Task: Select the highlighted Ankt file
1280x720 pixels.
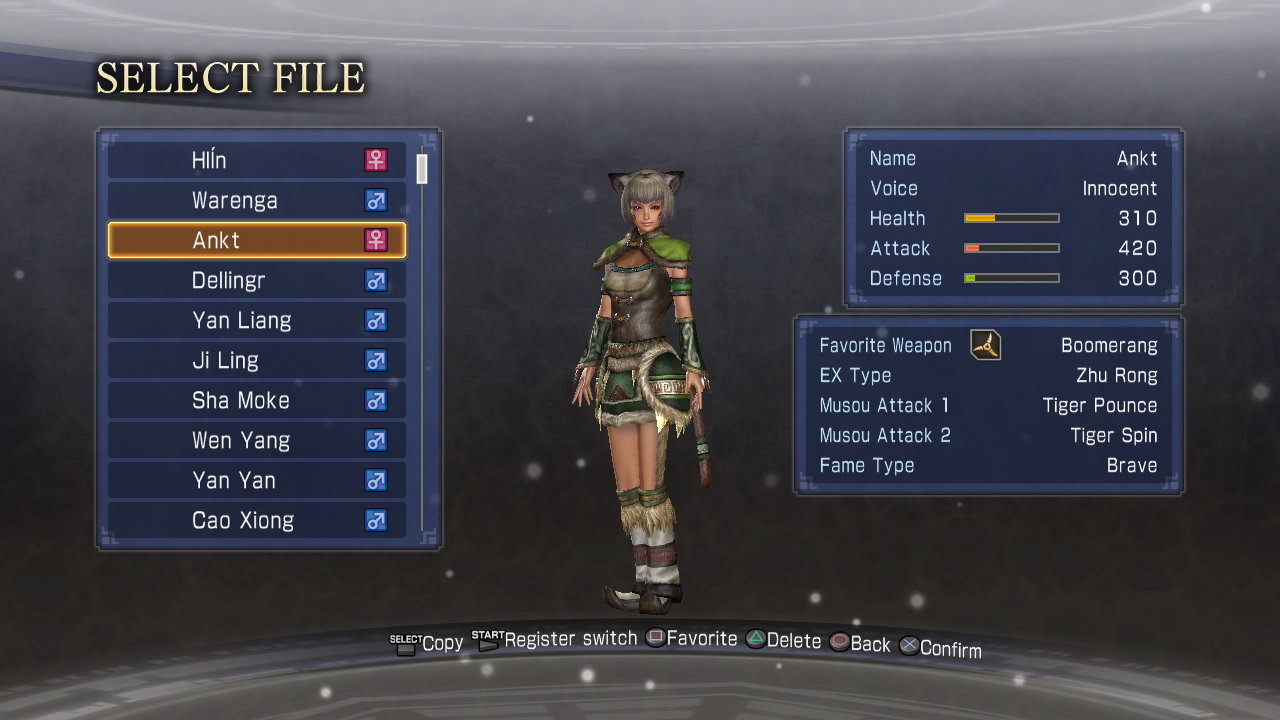Action: tap(256, 240)
